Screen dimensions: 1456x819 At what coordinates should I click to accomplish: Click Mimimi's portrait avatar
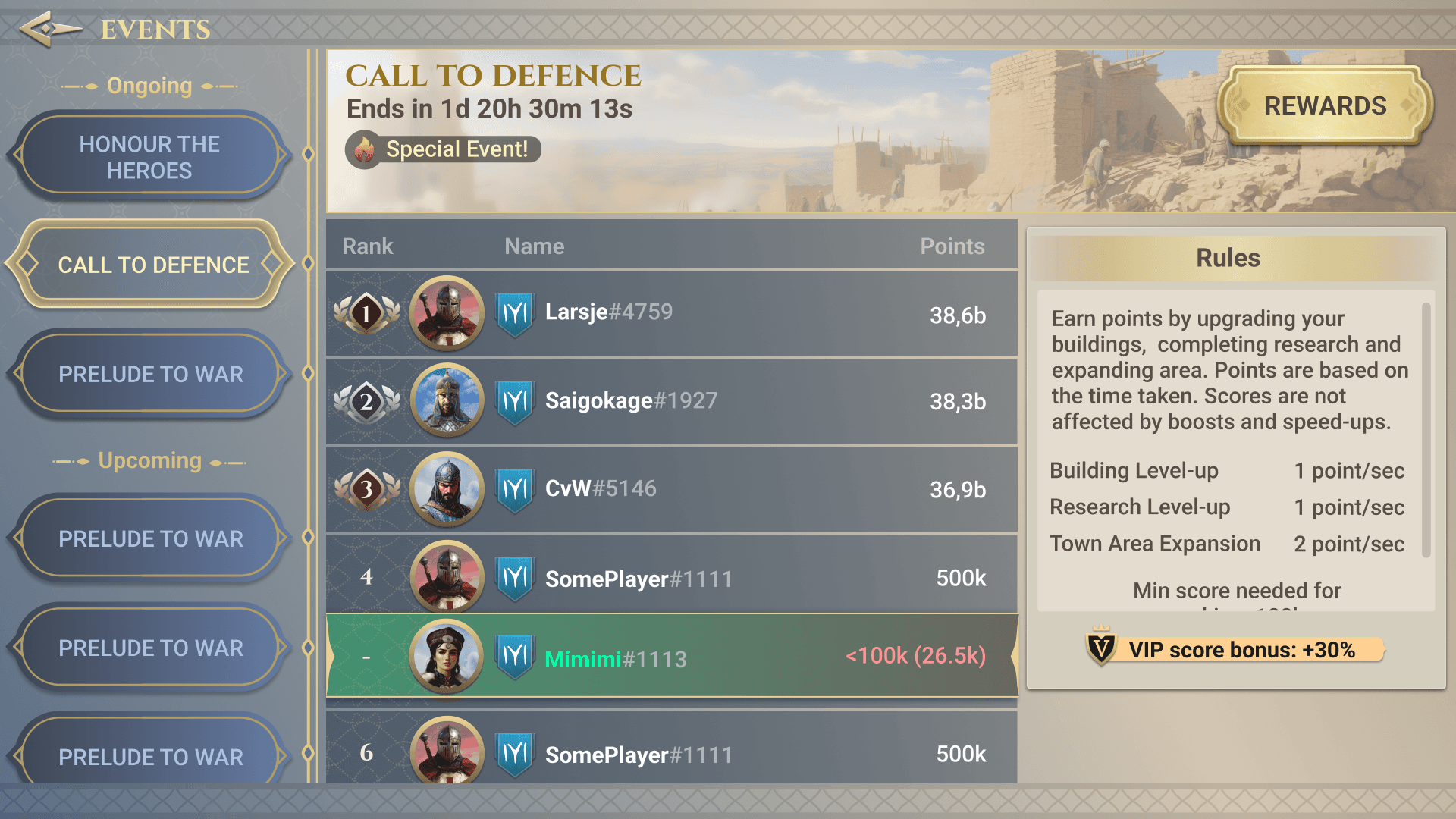coord(447,657)
